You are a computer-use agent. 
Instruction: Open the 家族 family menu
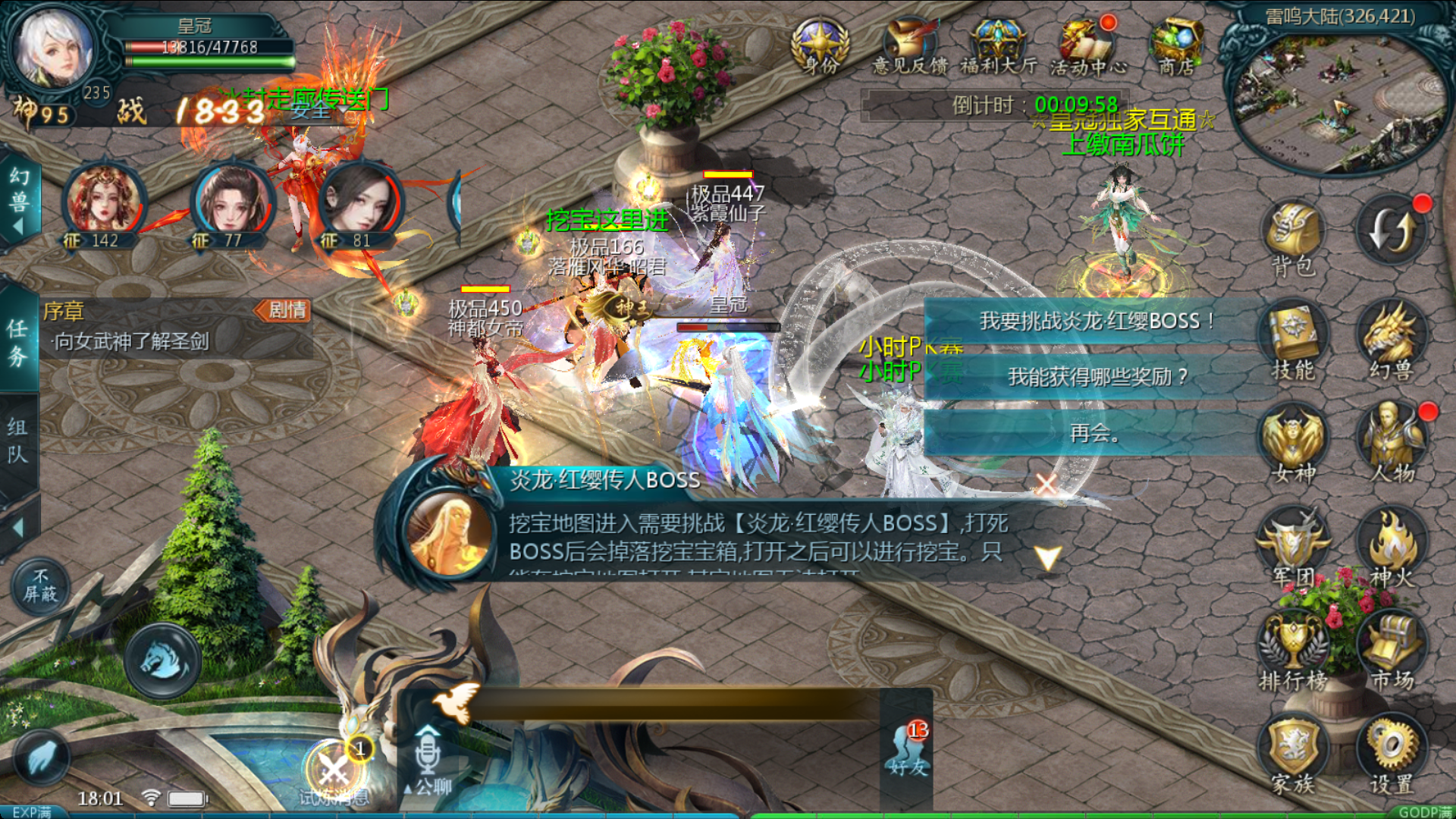coord(1293,755)
